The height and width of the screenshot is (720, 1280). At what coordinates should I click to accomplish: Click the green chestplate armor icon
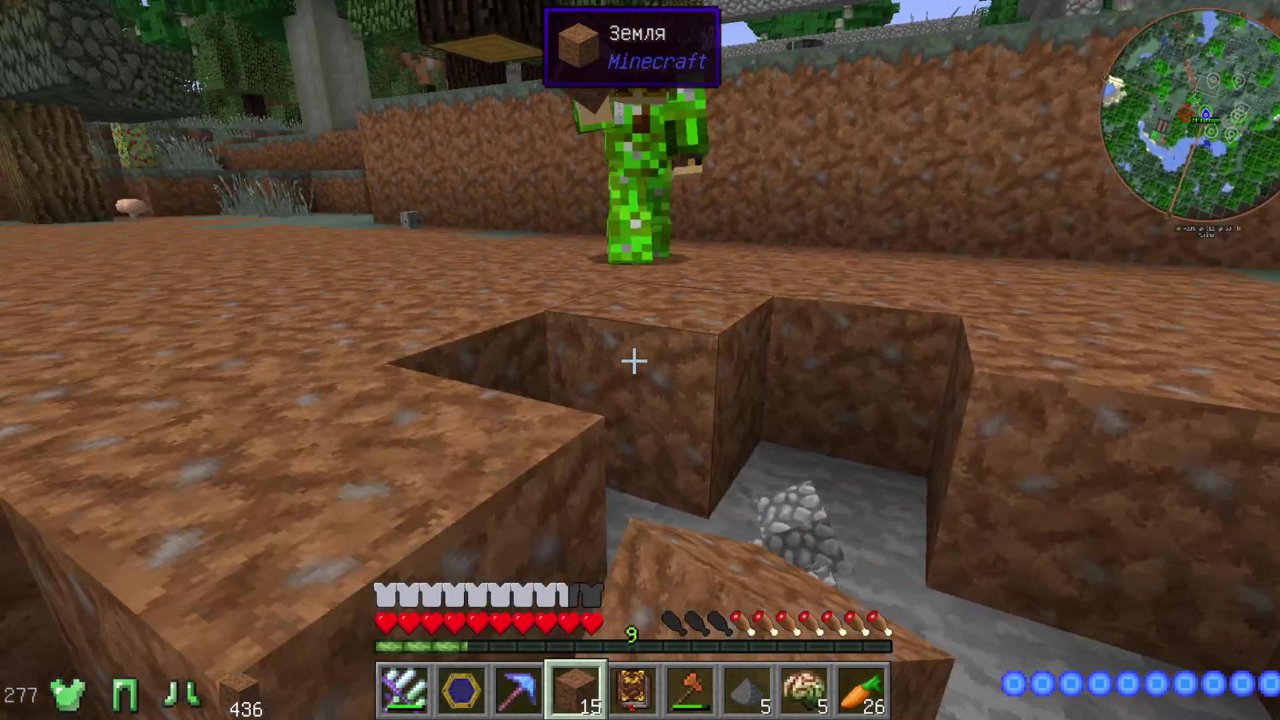pos(67,693)
